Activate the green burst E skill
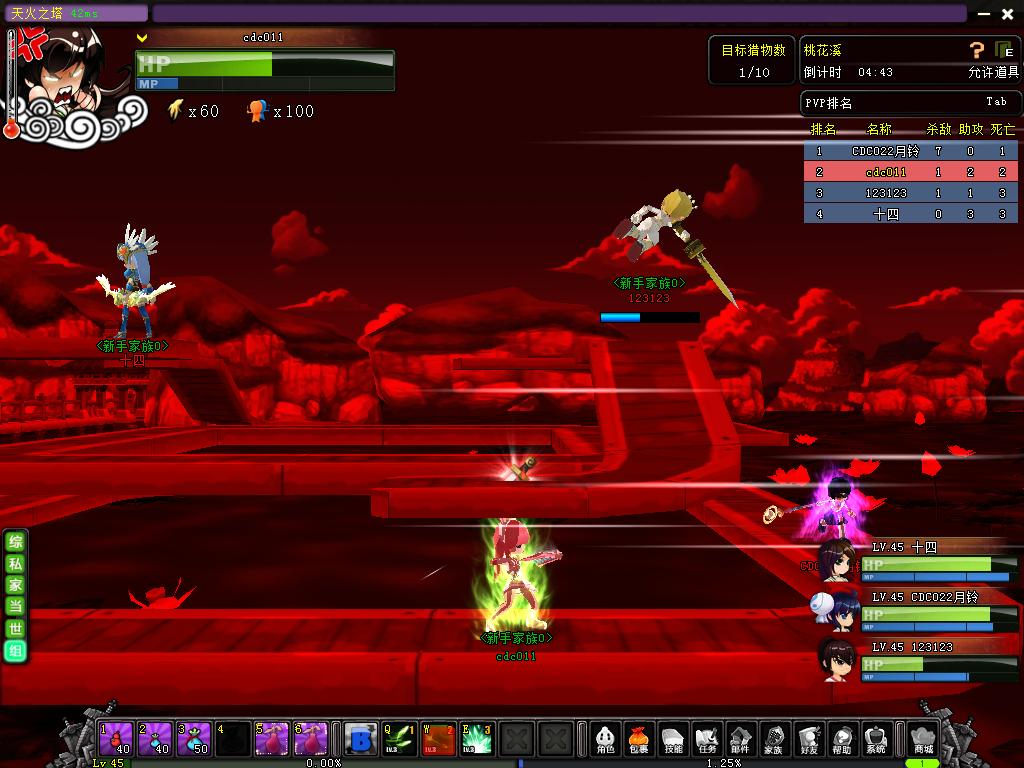This screenshot has width=1024, height=768. (x=477, y=739)
